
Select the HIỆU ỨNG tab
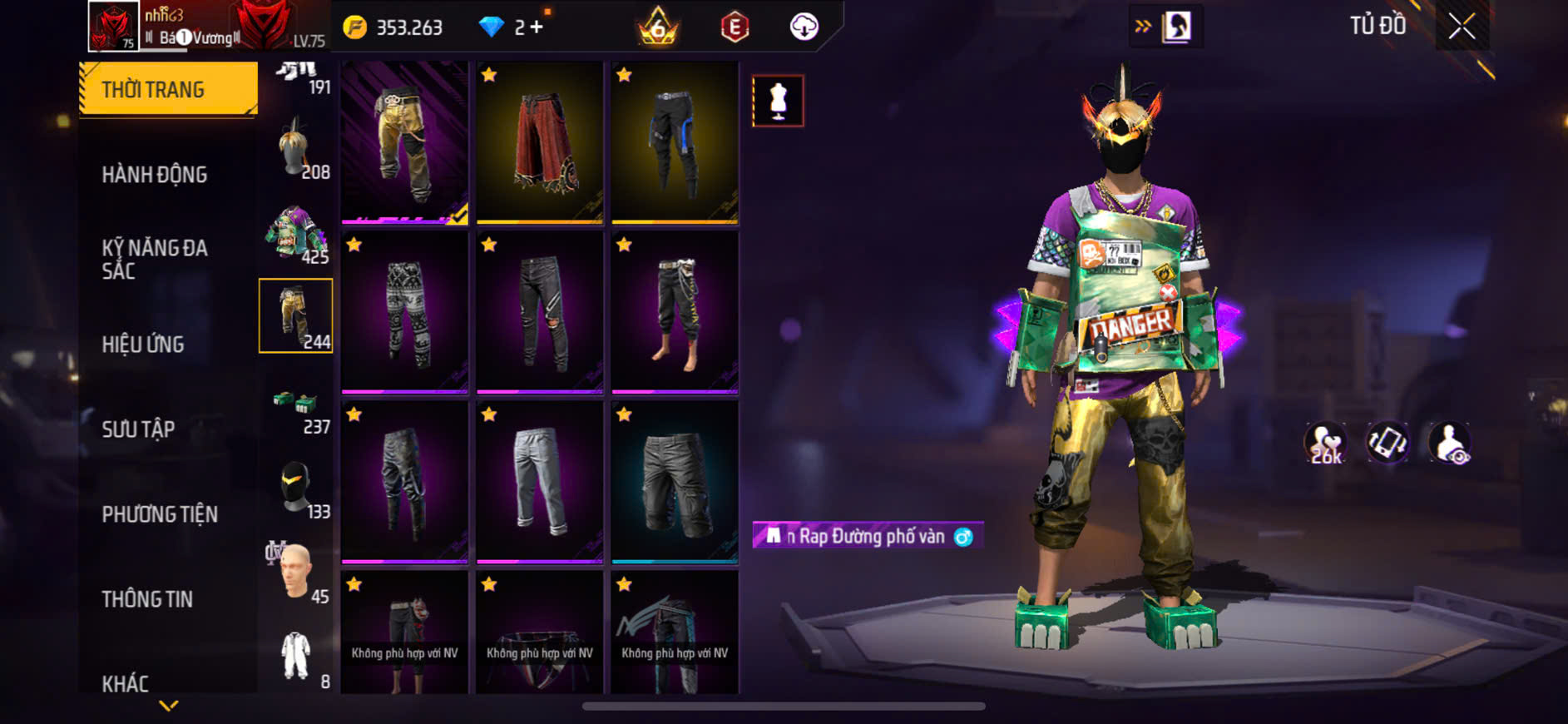click(x=143, y=345)
